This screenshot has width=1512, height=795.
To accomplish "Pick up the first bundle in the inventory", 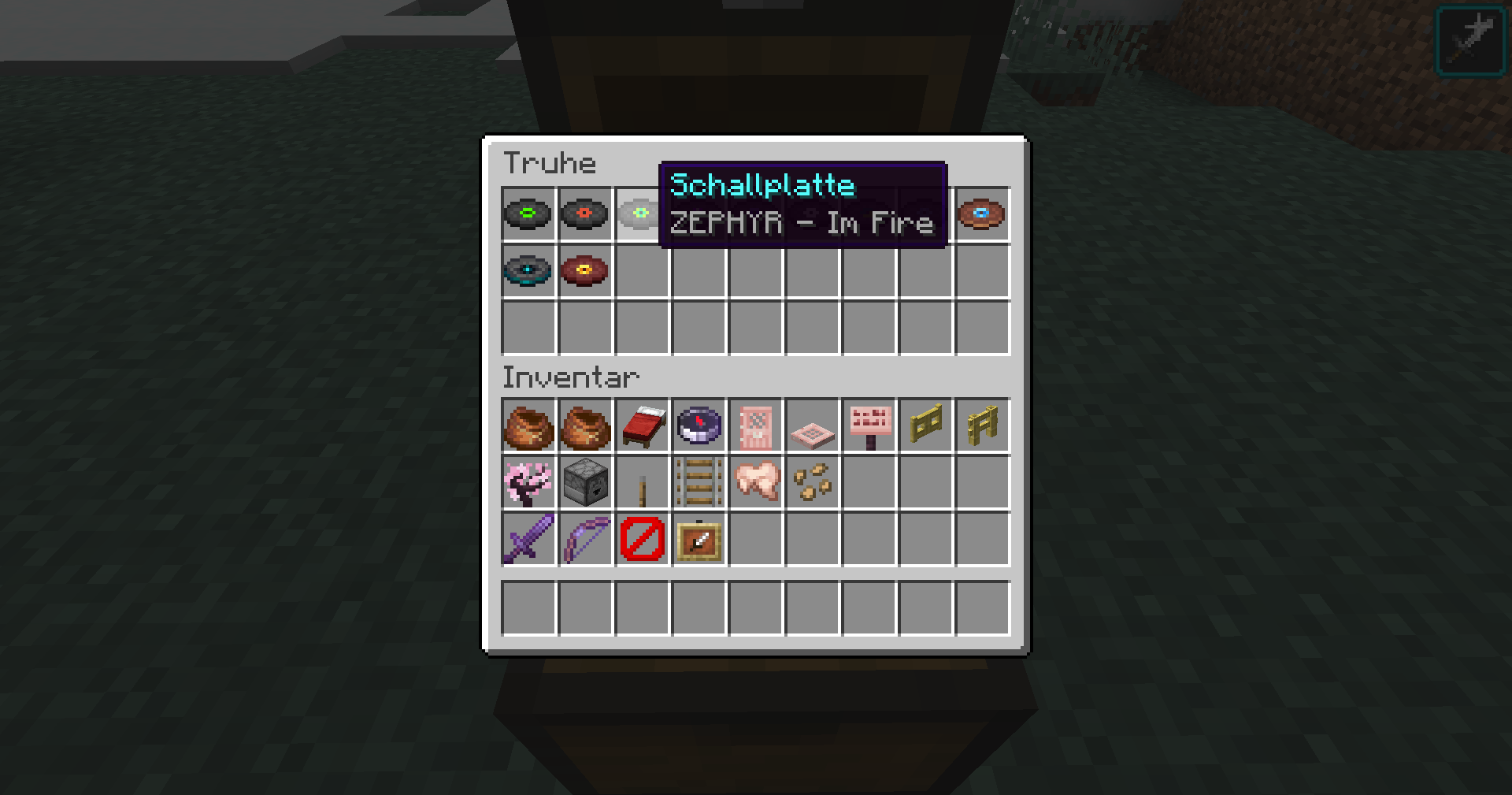I will 528,425.
